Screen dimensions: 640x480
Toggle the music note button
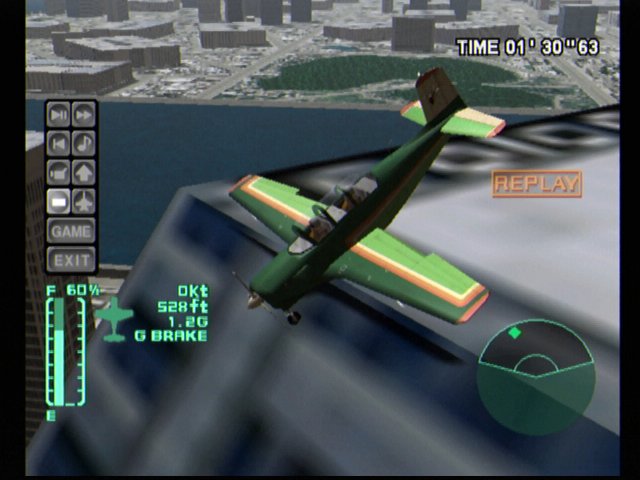pos(84,142)
